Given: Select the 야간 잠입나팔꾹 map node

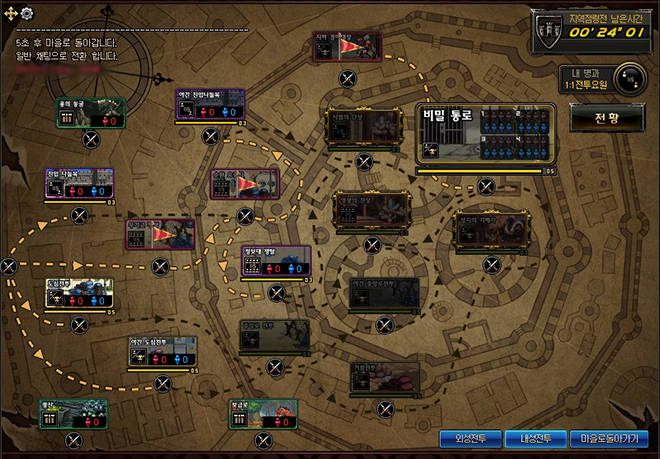Looking at the screenshot, I should pyautogui.click(x=210, y=106).
